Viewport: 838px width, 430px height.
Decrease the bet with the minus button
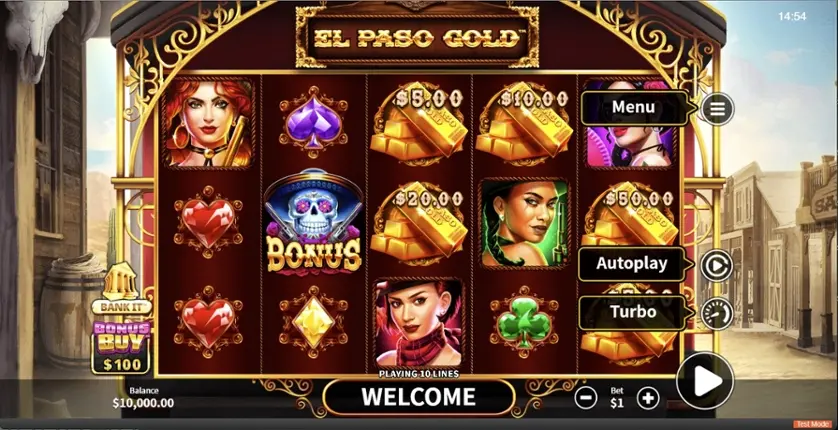(x=587, y=398)
